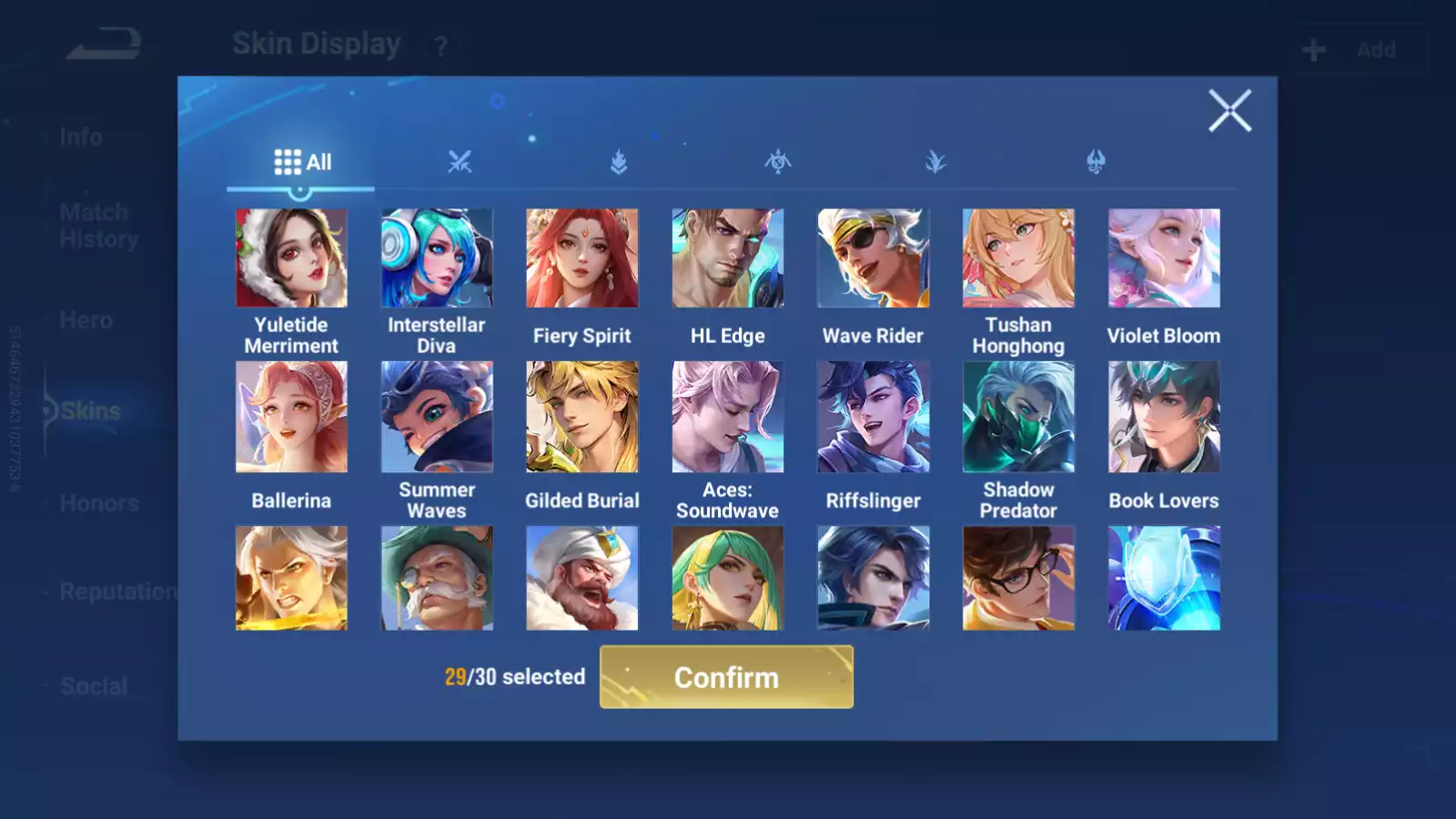Filter by the crossed swords role tab

[x=460, y=162]
